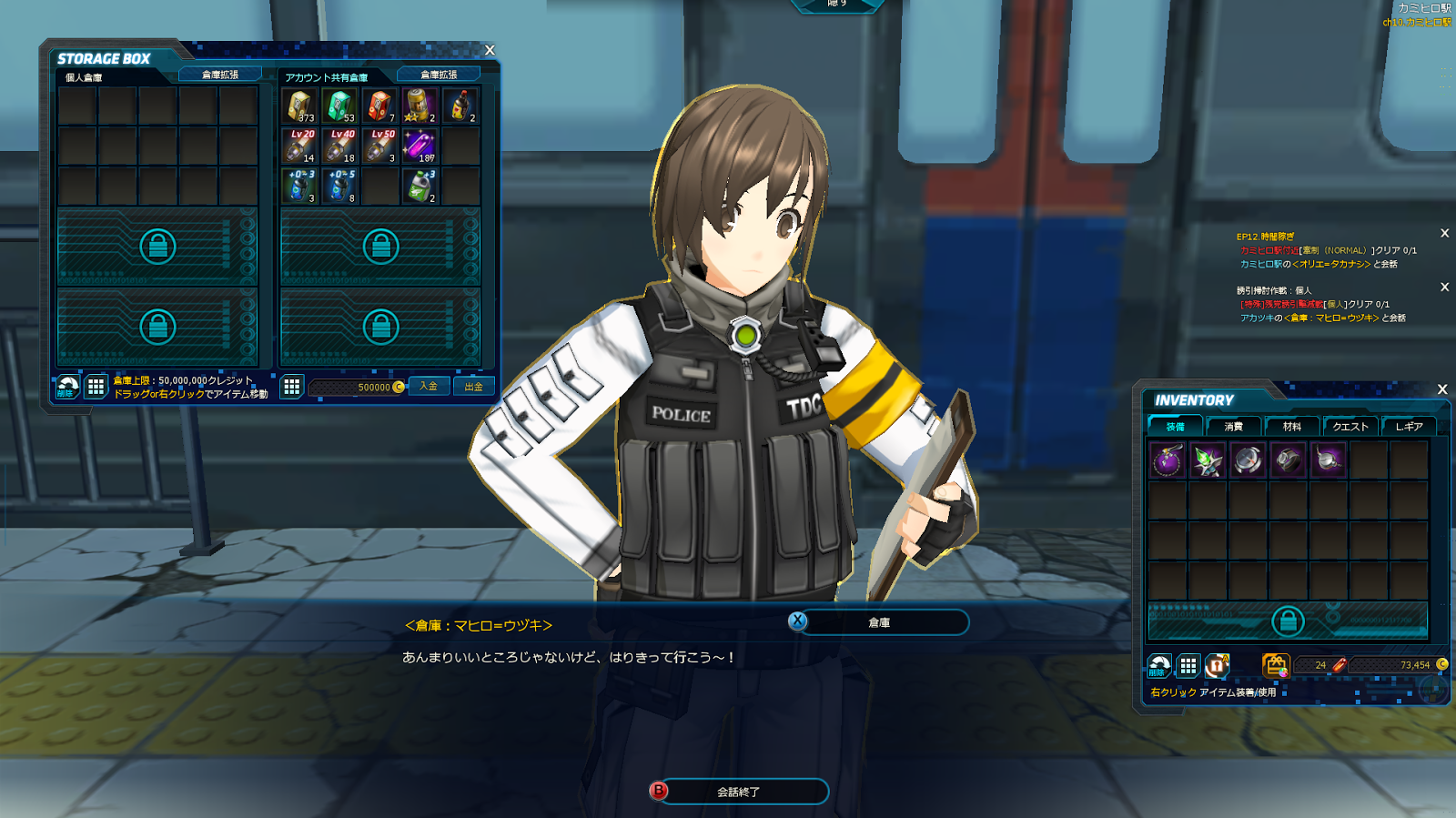1456x818 pixels.
Task: Choose the green +3 canister item
Action: click(420, 186)
